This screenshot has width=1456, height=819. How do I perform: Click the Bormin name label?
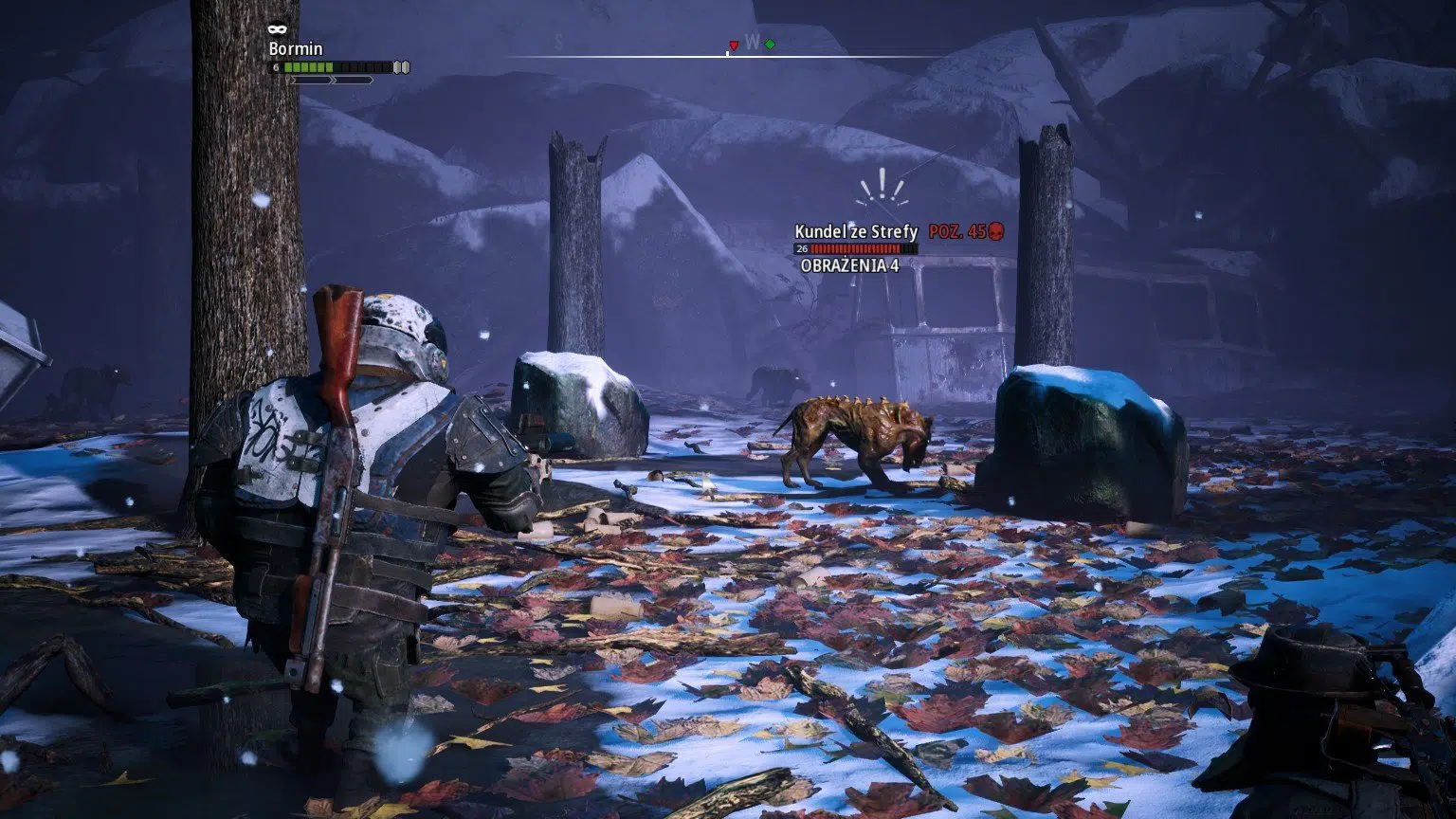pos(297,48)
